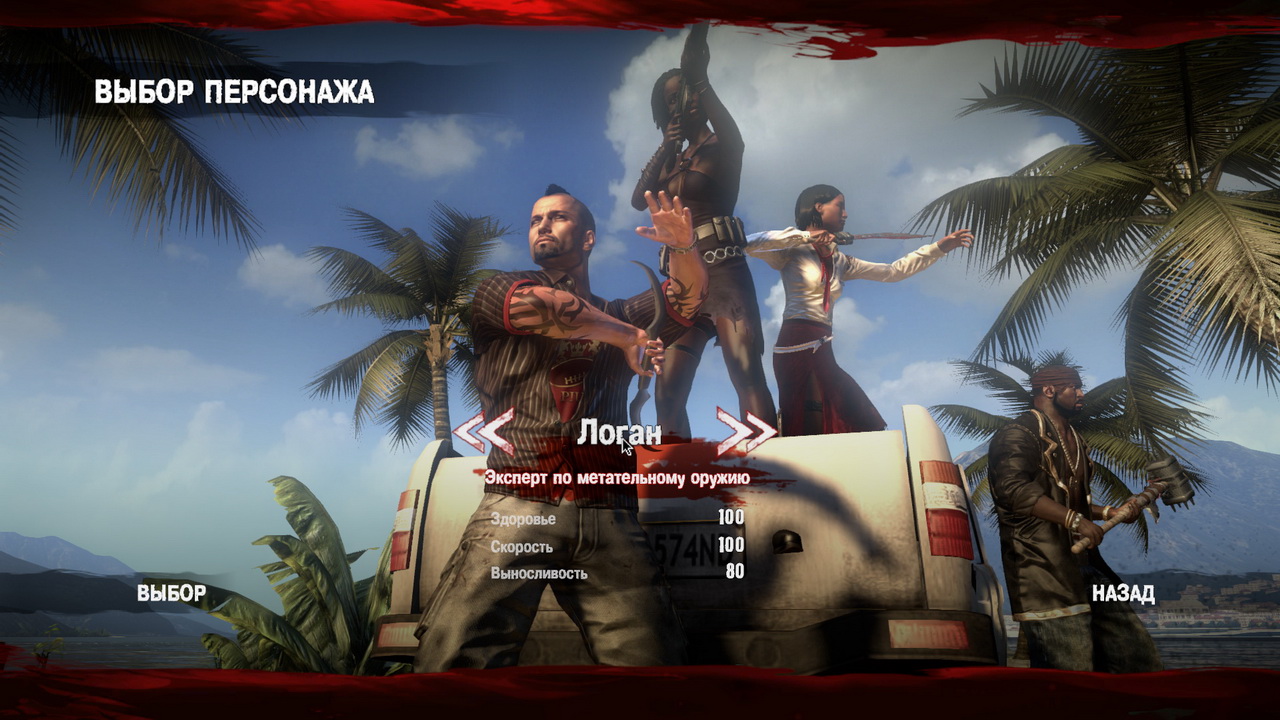Screen dimensions: 1280x720
Task: Switch to the previous character with left arrows
Action: pos(484,432)
